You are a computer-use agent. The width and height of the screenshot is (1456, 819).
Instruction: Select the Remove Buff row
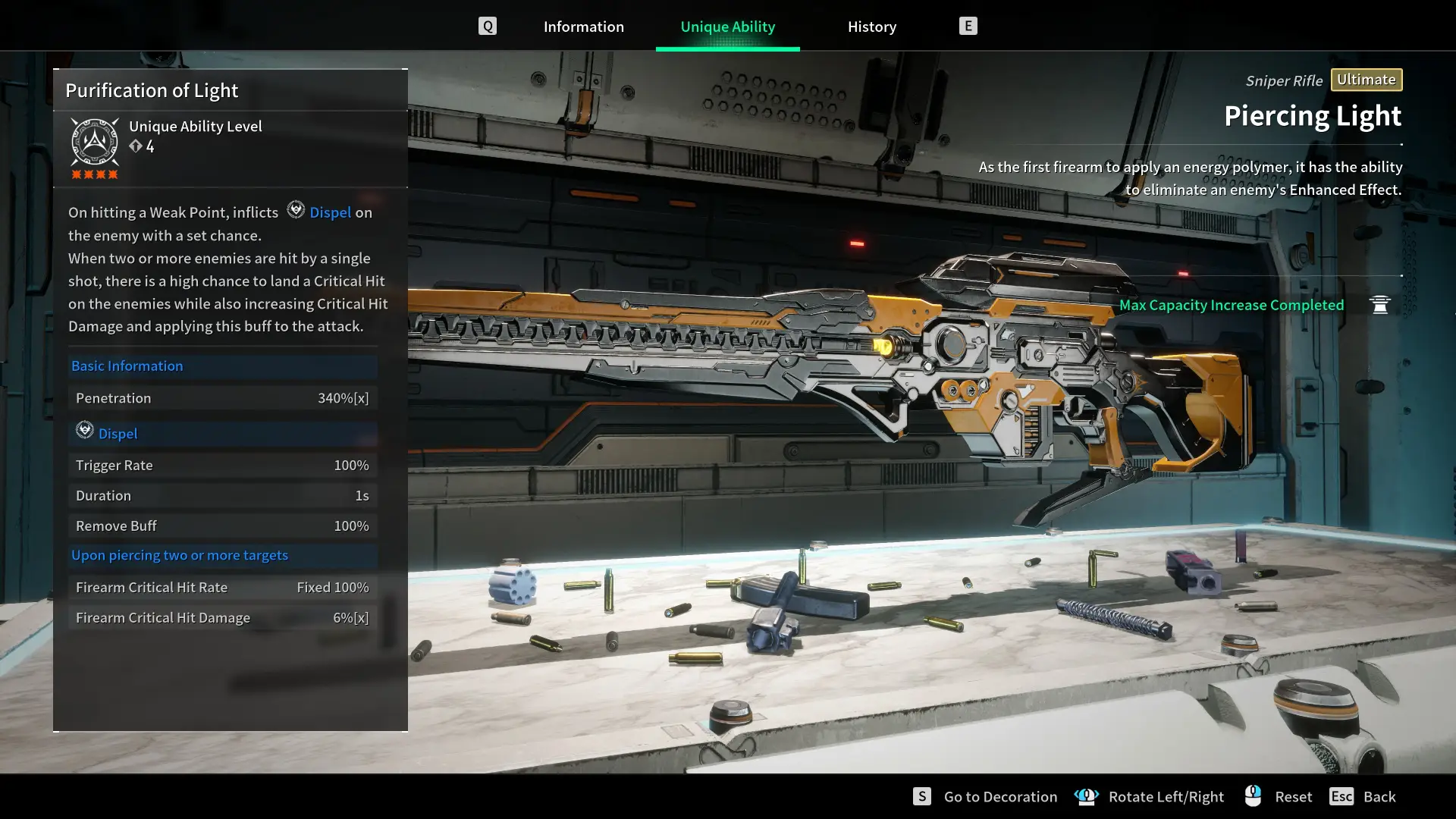tap(222, 526)
